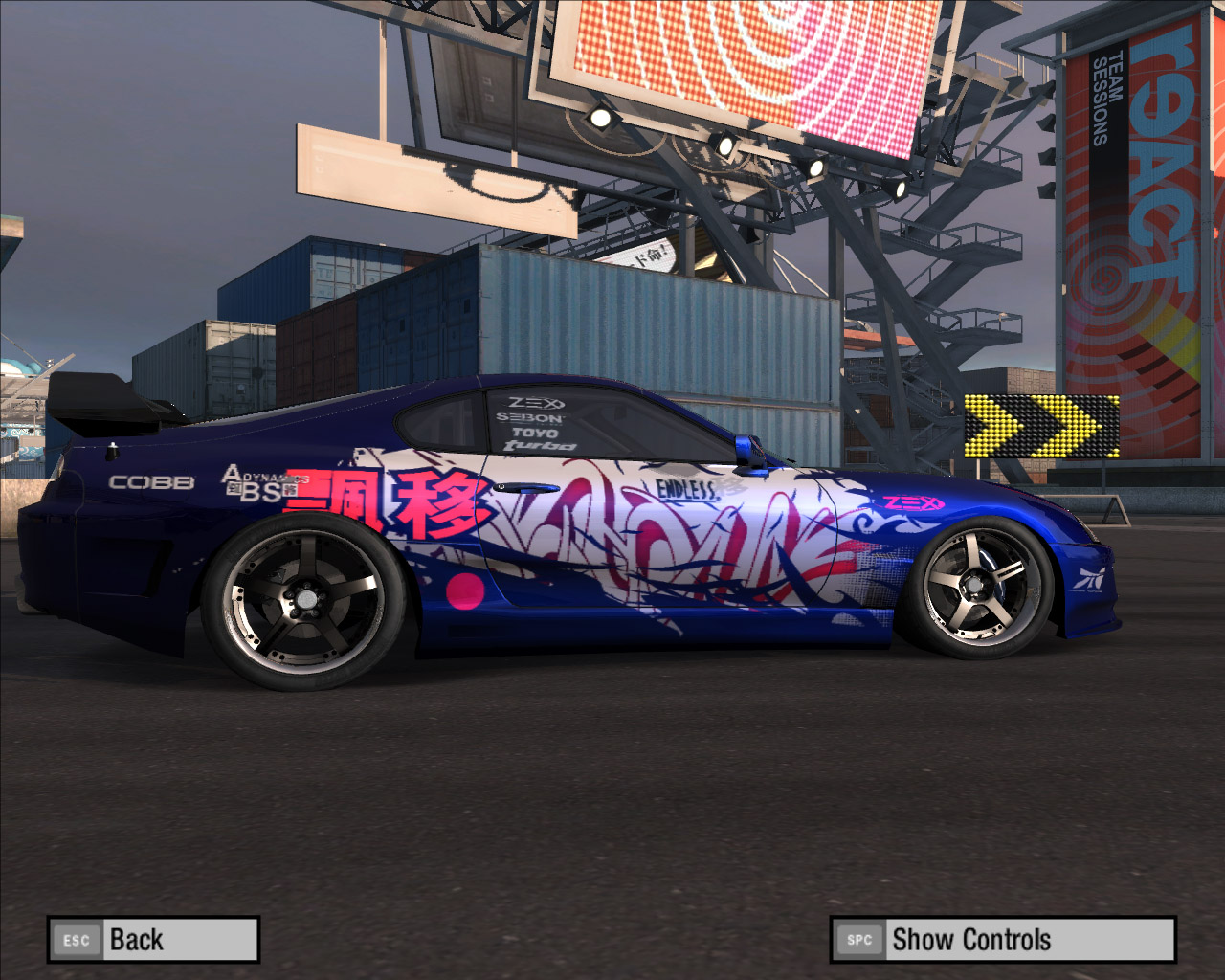Select the Show Controls button
This screenshot has width=1225, height=980.
pyautogui.click(x=1002, y=940)
